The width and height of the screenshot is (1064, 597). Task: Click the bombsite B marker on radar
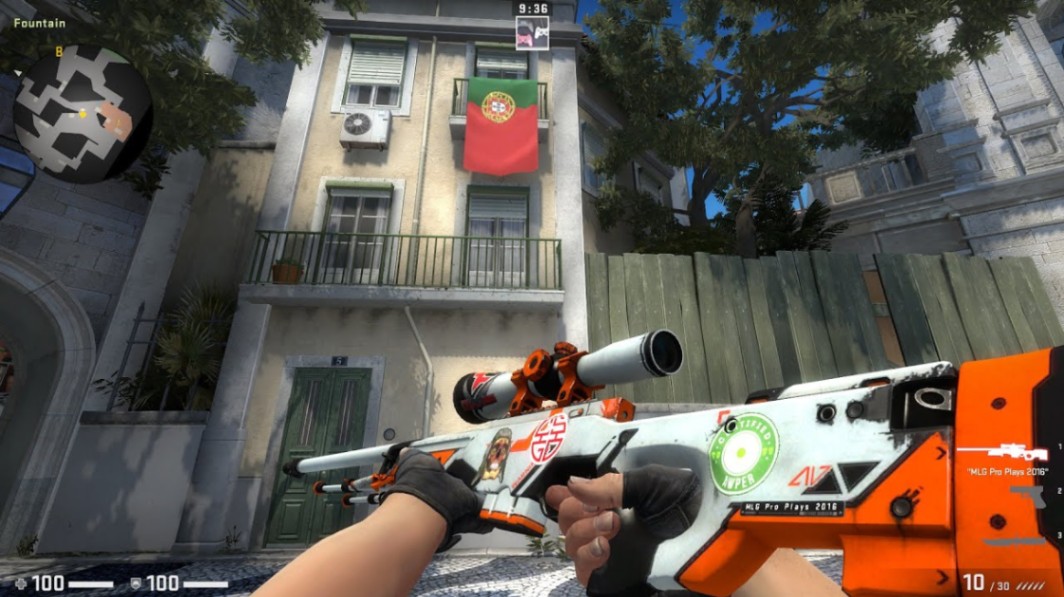click(59, 51)
